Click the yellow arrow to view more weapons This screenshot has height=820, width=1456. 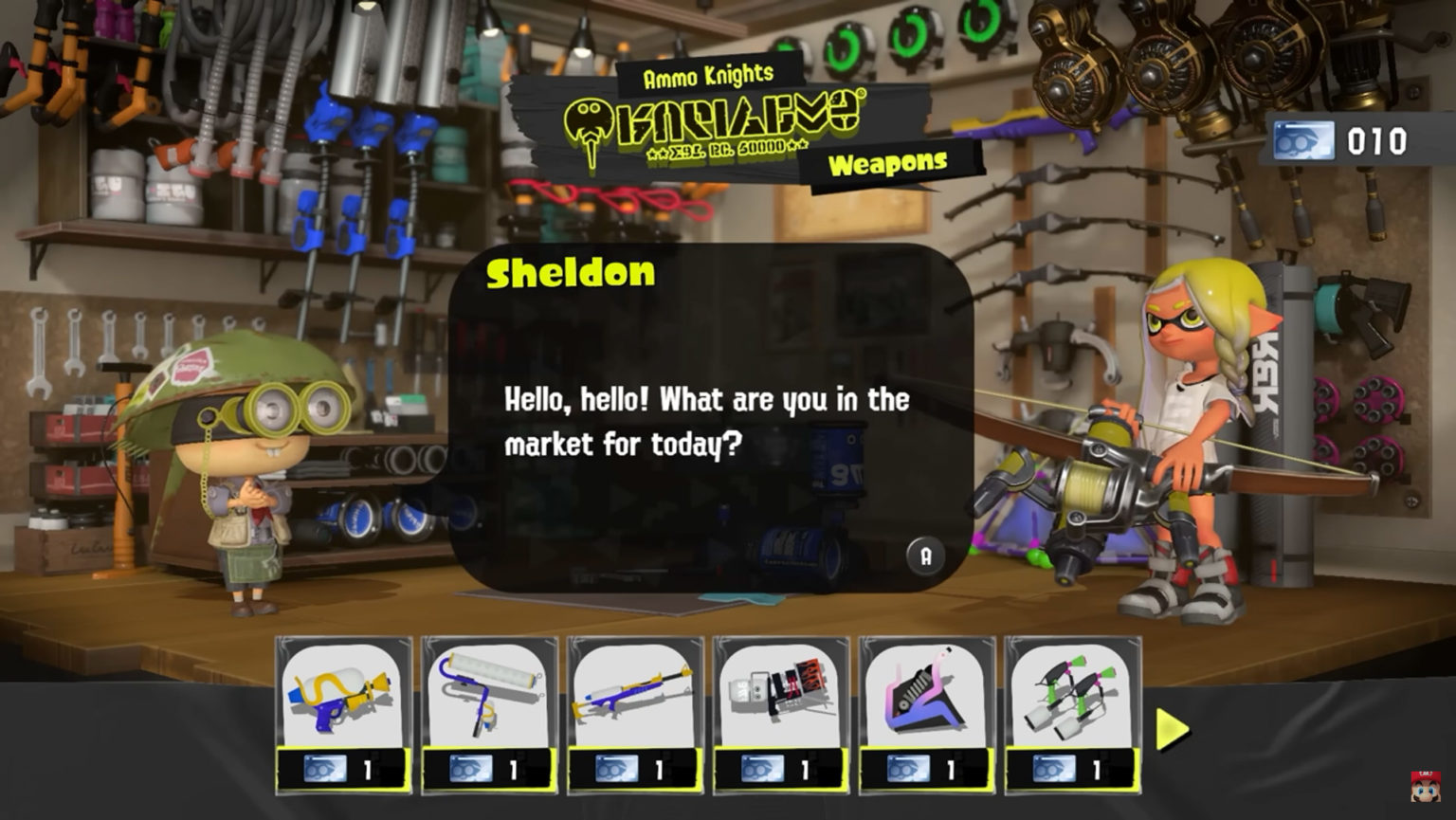point(1171,728)
